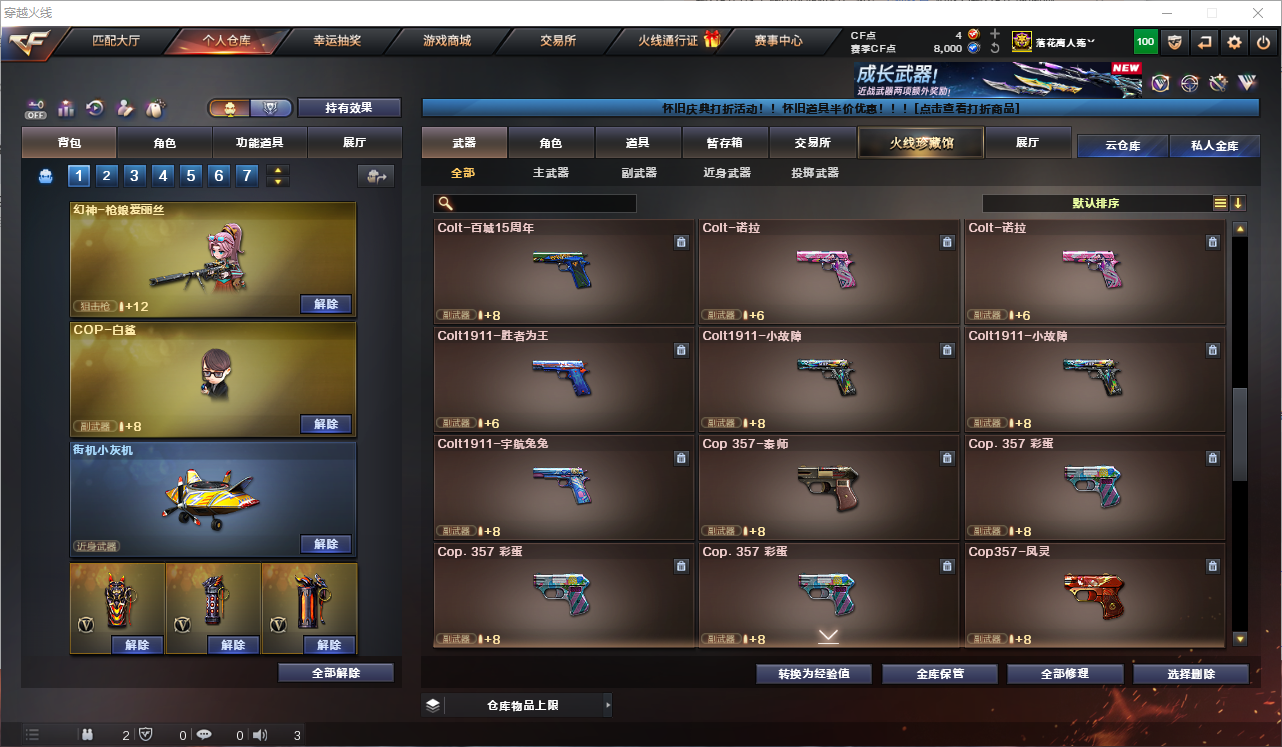The image size is (1282, 747).
Task: Open the 赛事中心 tournament center
Action: click(778, 41)
